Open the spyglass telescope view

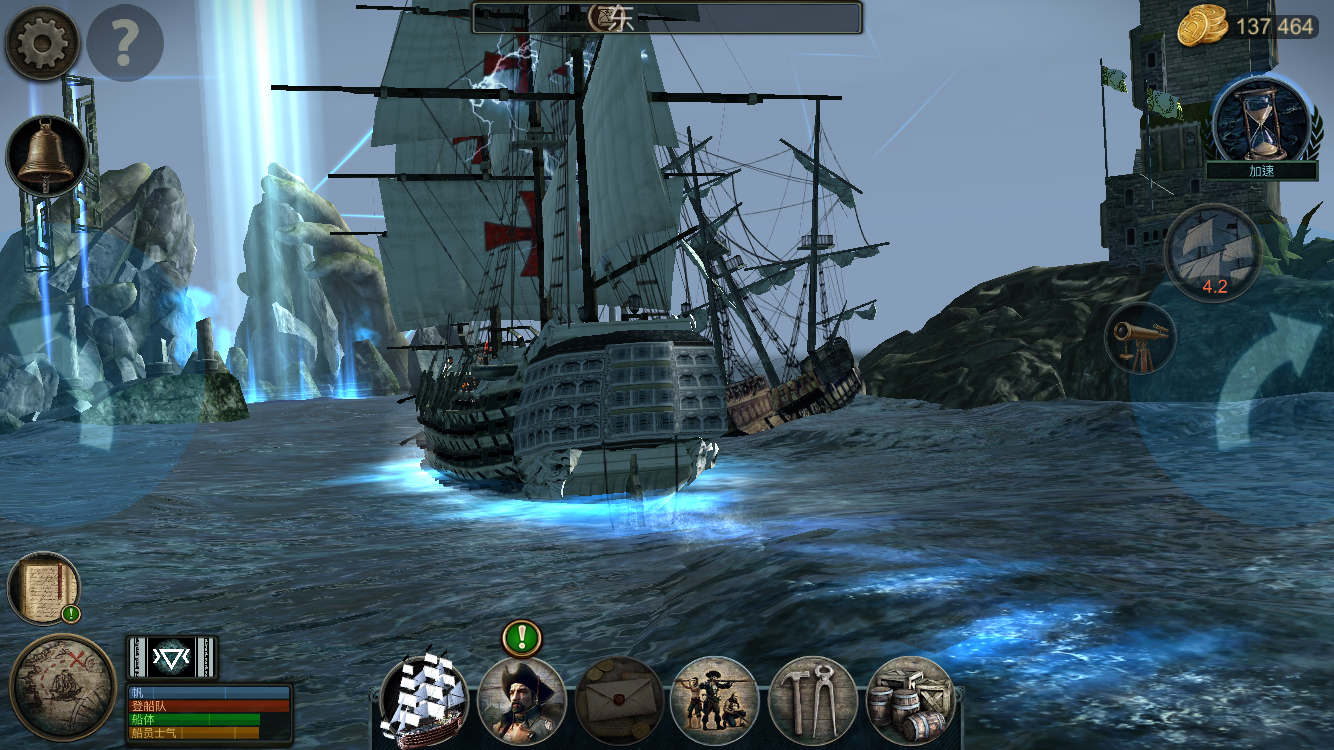(x=1140, y=339)
